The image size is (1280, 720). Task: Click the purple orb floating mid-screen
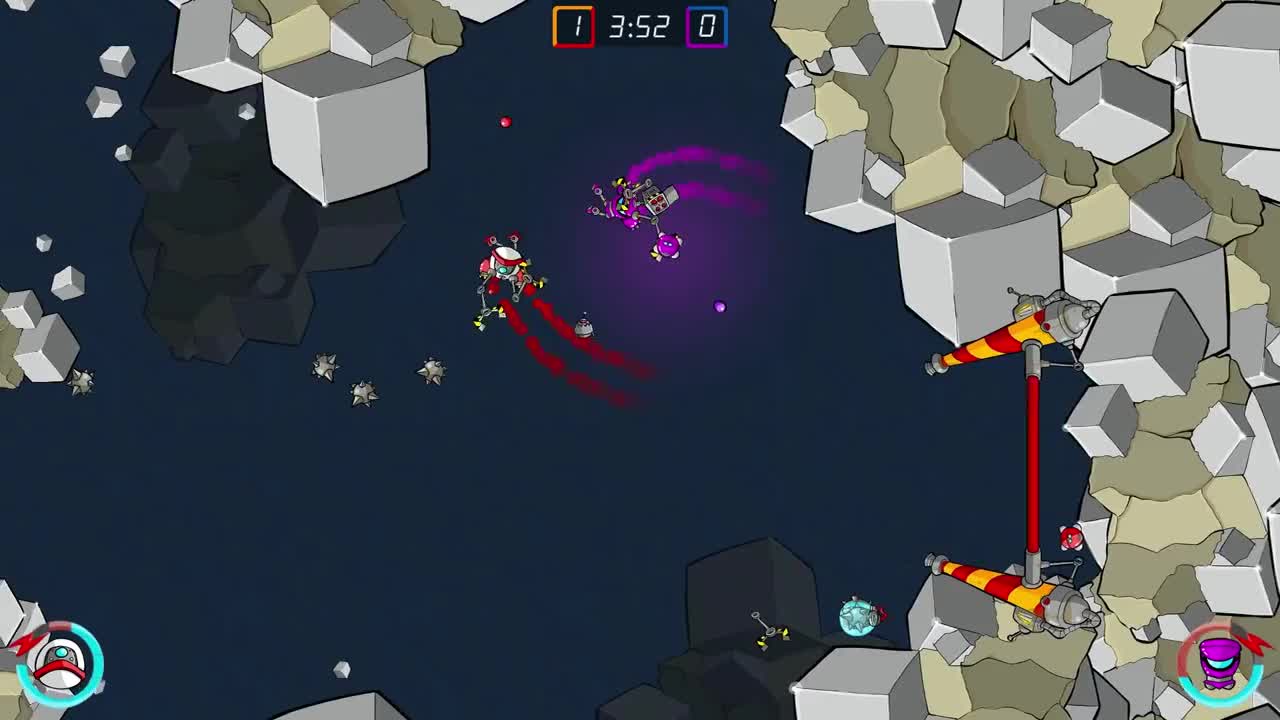pos(718,306)
